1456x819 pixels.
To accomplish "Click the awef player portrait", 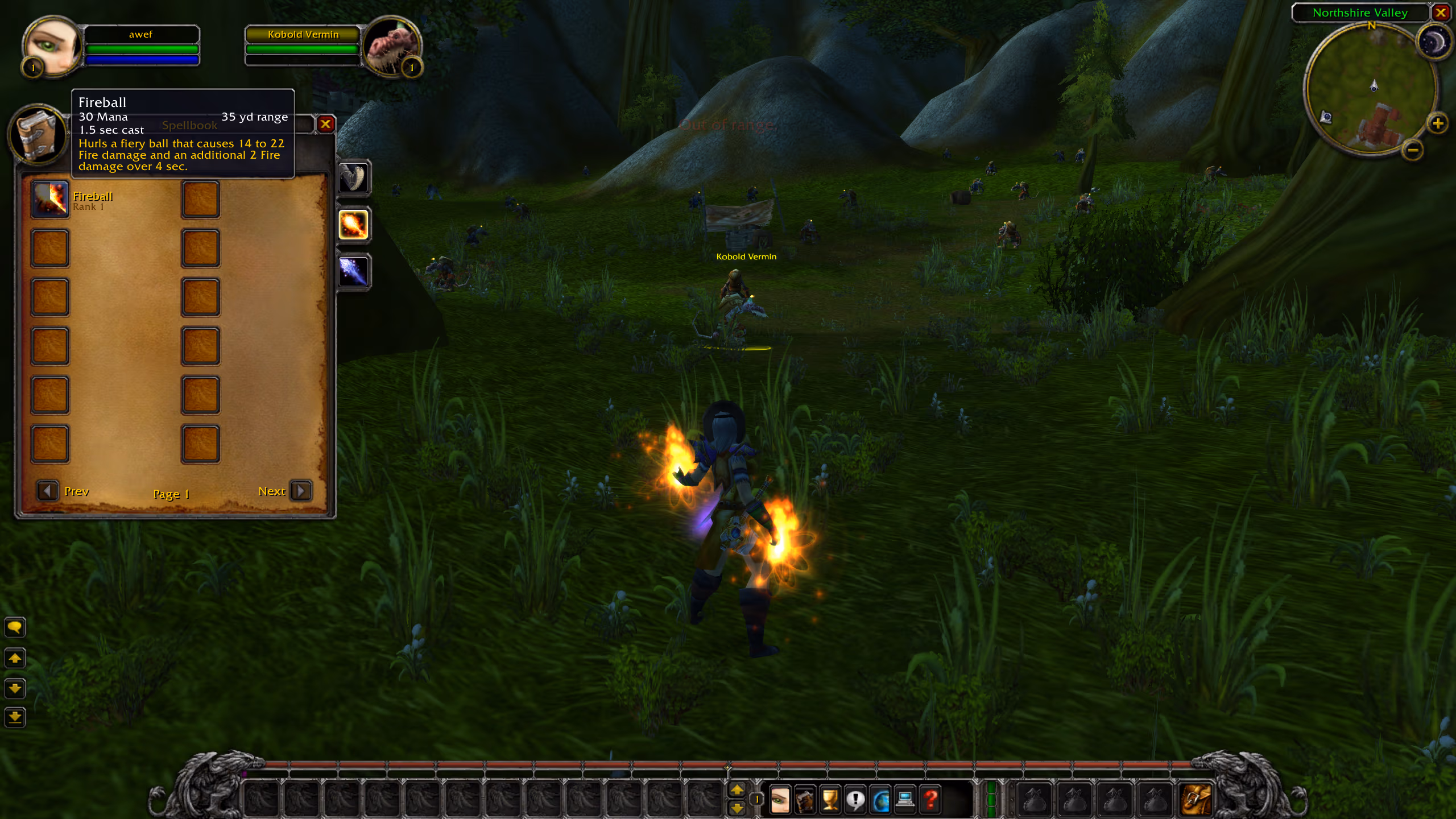I will point(52,47).
